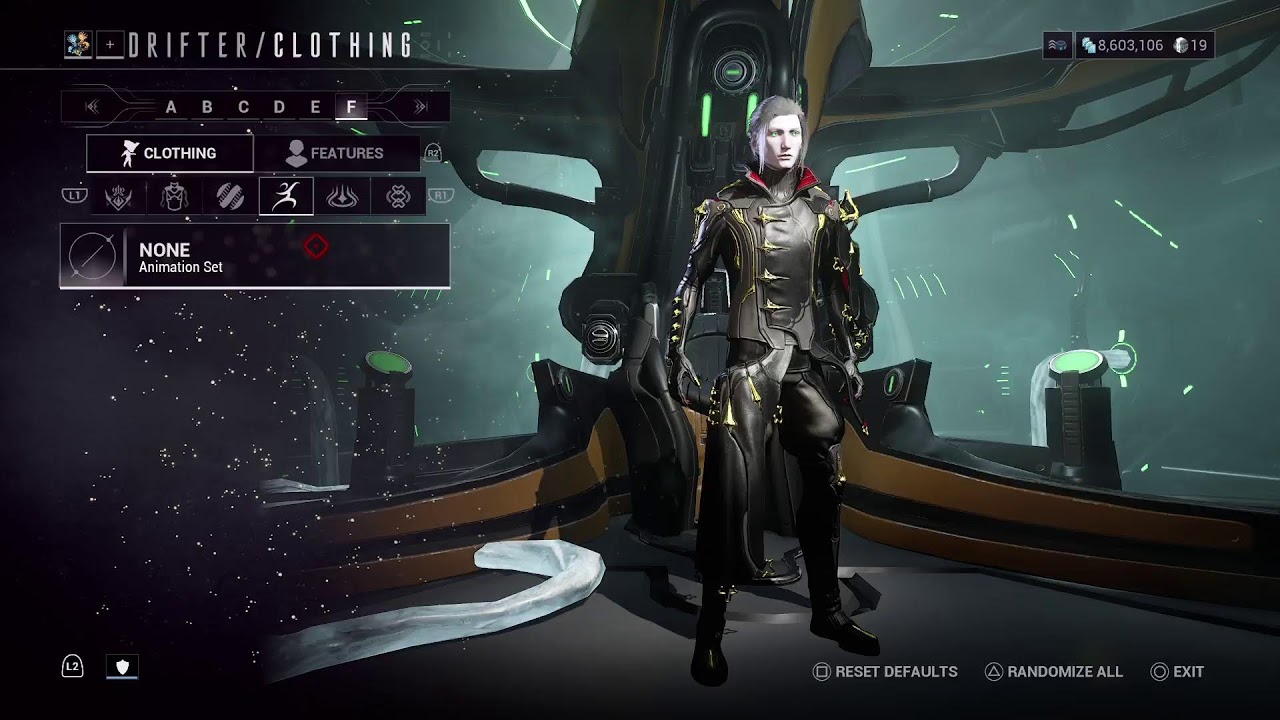Go to previous config with left arrow
Viewport: 1280px width, 720px height.
93,107
